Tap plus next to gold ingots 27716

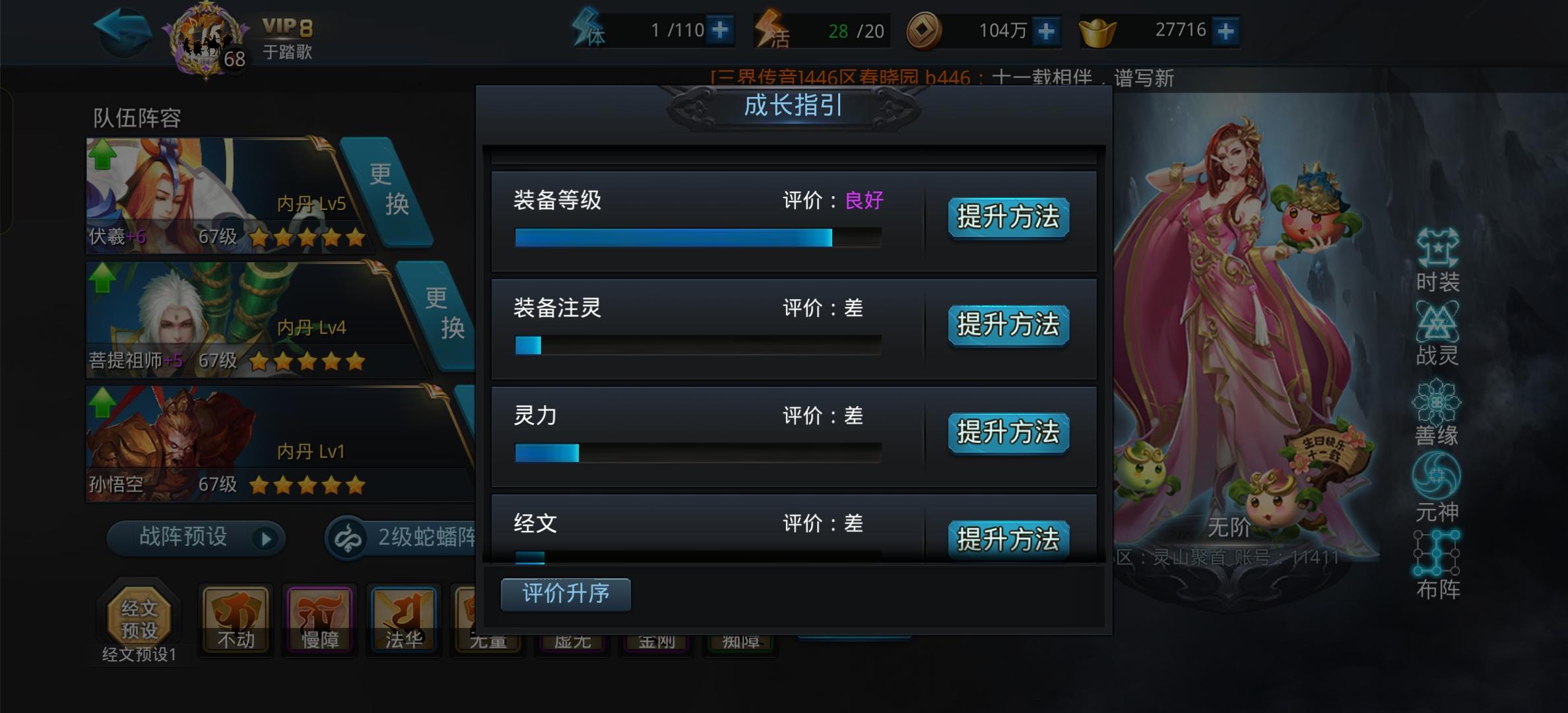click(x=1226, y=30)
